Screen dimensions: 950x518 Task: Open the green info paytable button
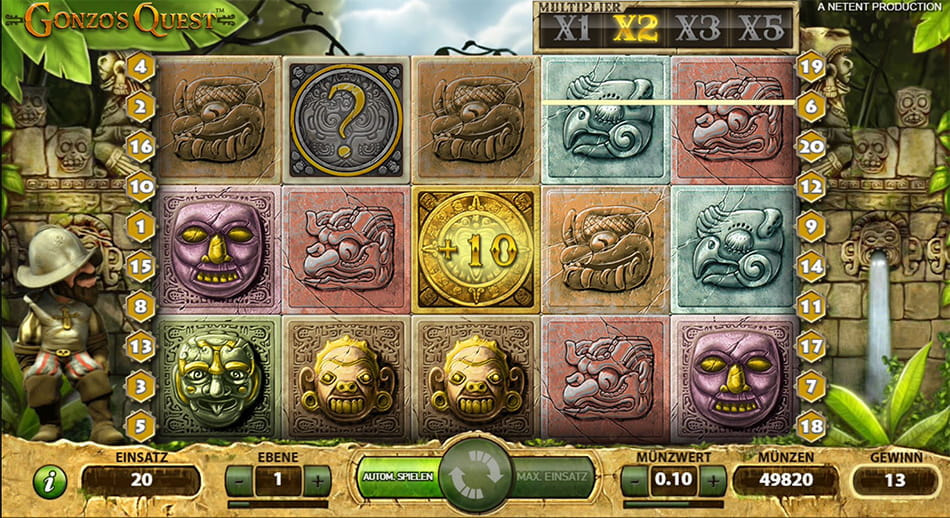tap(48, 482)
